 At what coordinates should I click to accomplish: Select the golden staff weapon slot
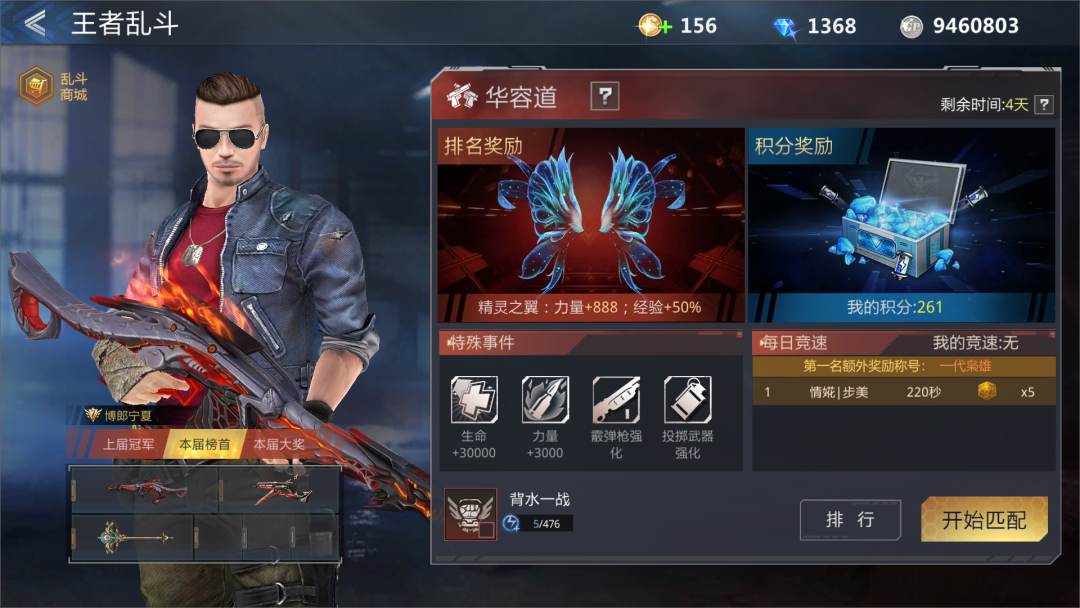tap(131, 539)
